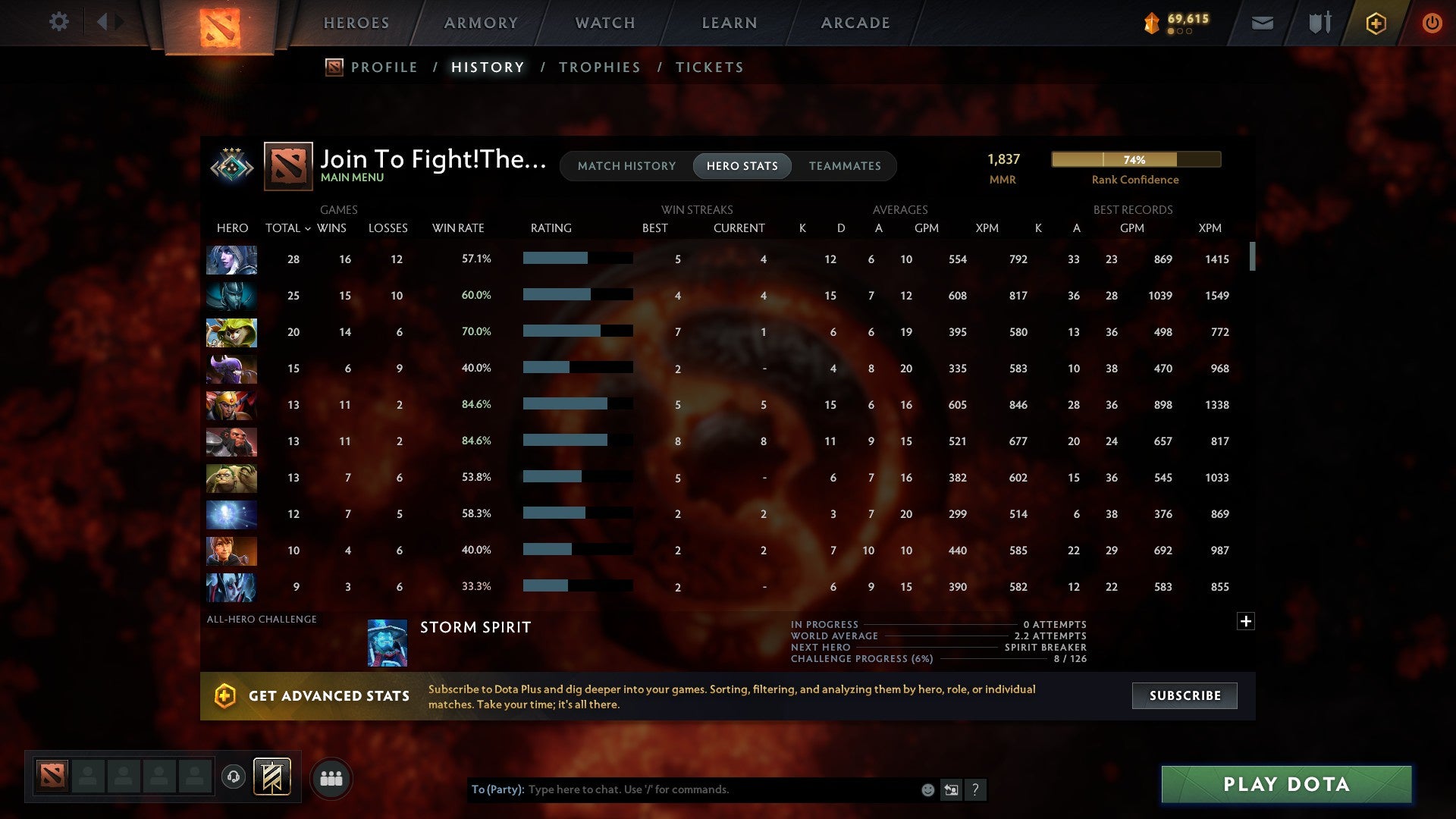Switch to the TEAMMATES tab
Image resolution: width=1456 pixels, height=819 pixels.
[845, 166]
